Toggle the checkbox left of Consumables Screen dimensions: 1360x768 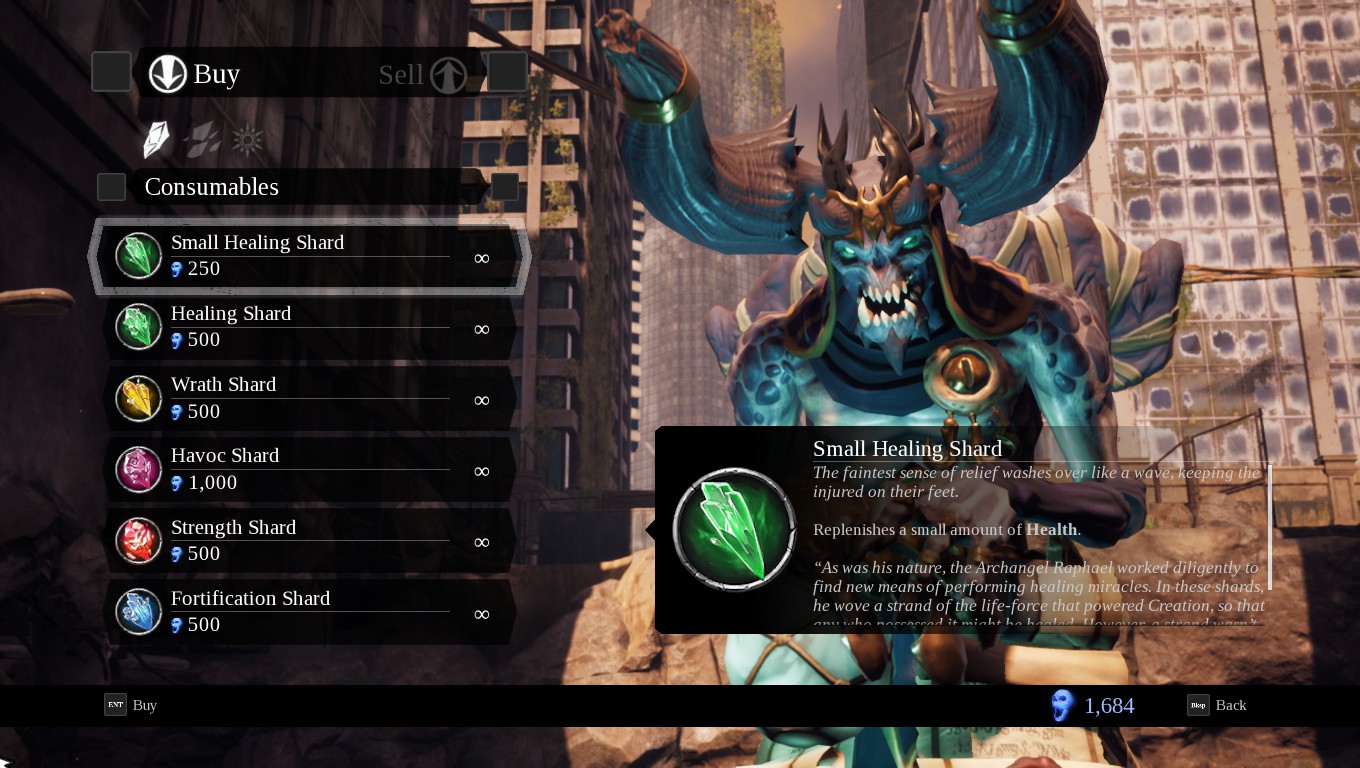point(111,186)
